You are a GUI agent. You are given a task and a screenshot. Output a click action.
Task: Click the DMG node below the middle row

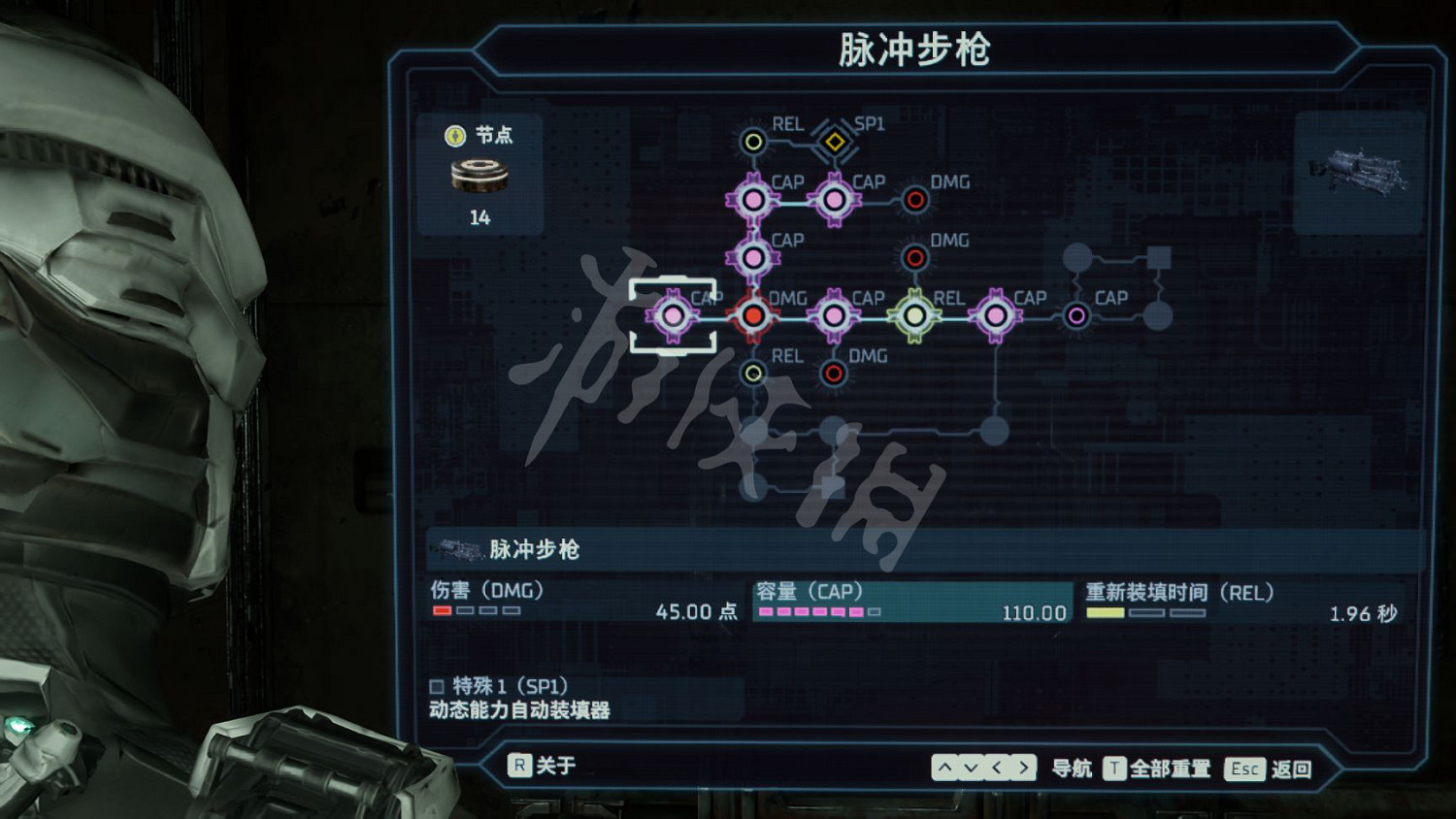[833, 373]
